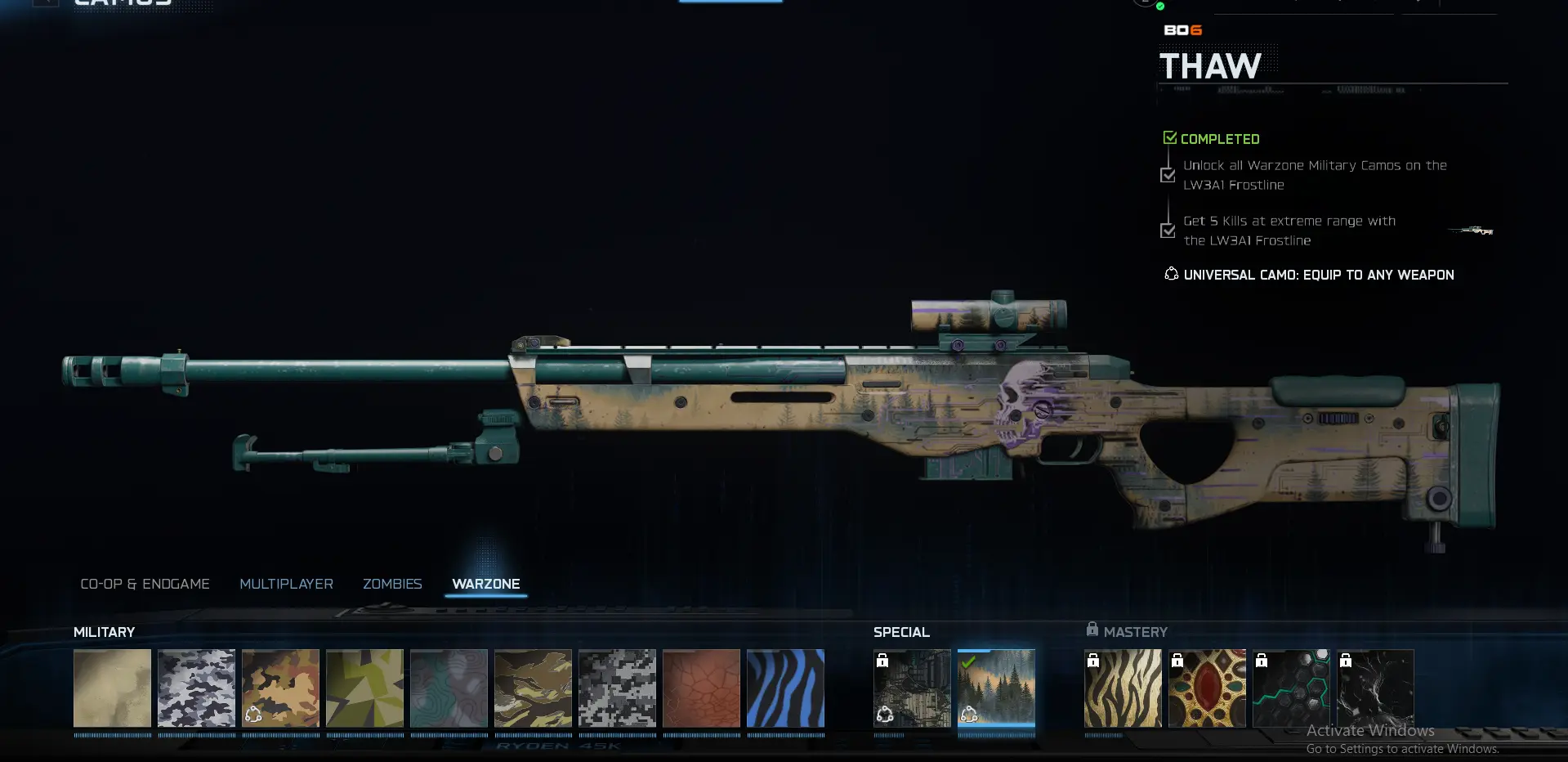Click the universal camo icon on the third Military camo
The height and width of the screenshot is (762, 1568).
pos(253,715)
